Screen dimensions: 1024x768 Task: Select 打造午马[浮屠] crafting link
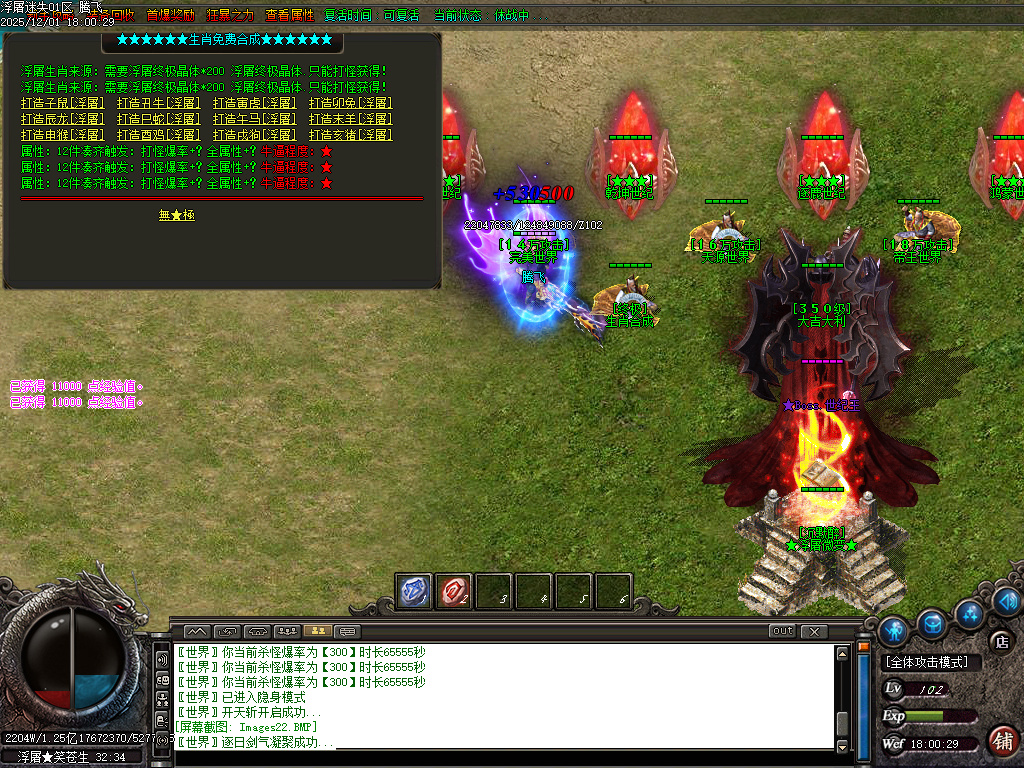pyautogui.click(x=254, y=119)
